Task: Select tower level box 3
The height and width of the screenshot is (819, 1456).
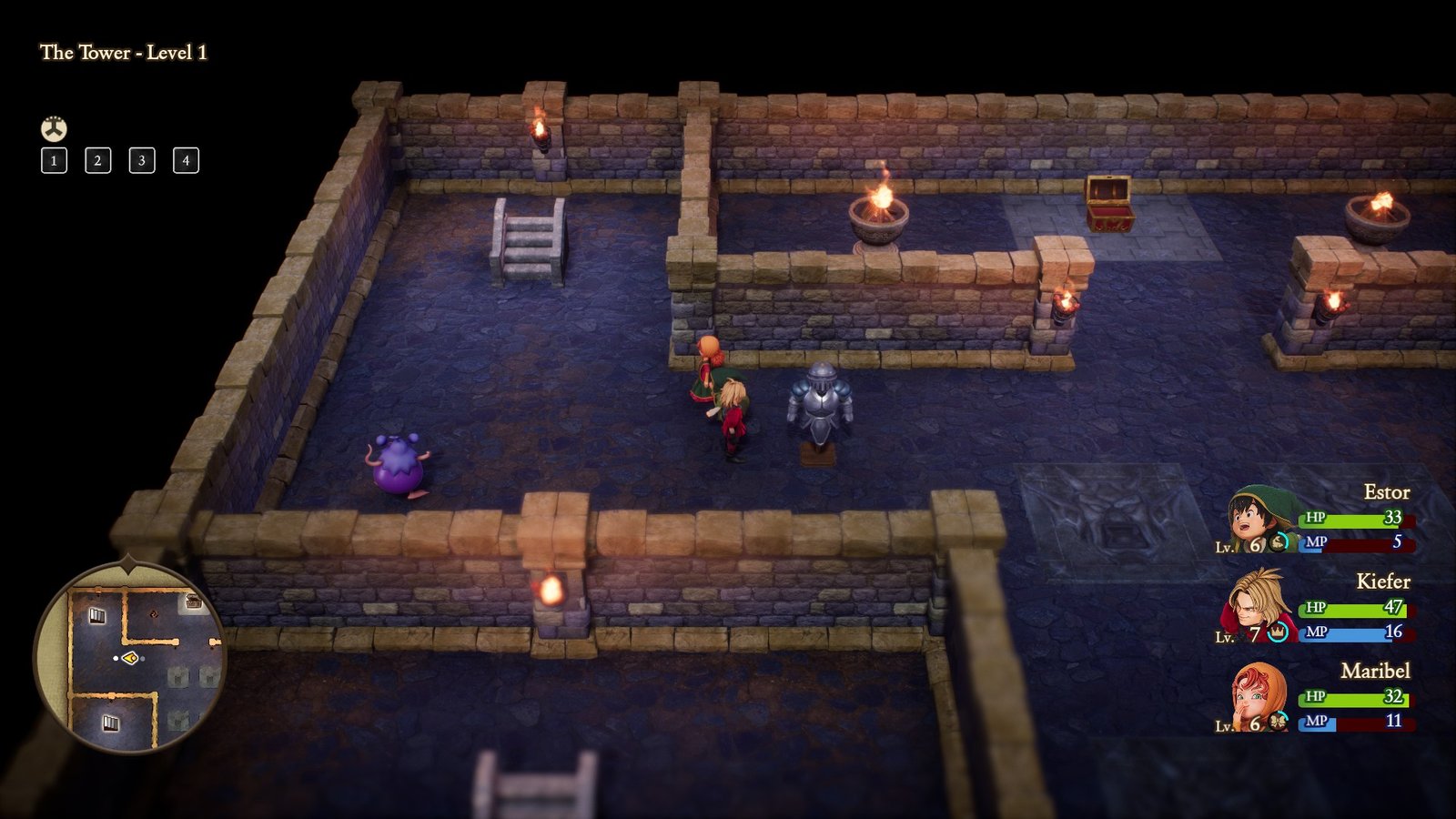Action: (141, 161)
